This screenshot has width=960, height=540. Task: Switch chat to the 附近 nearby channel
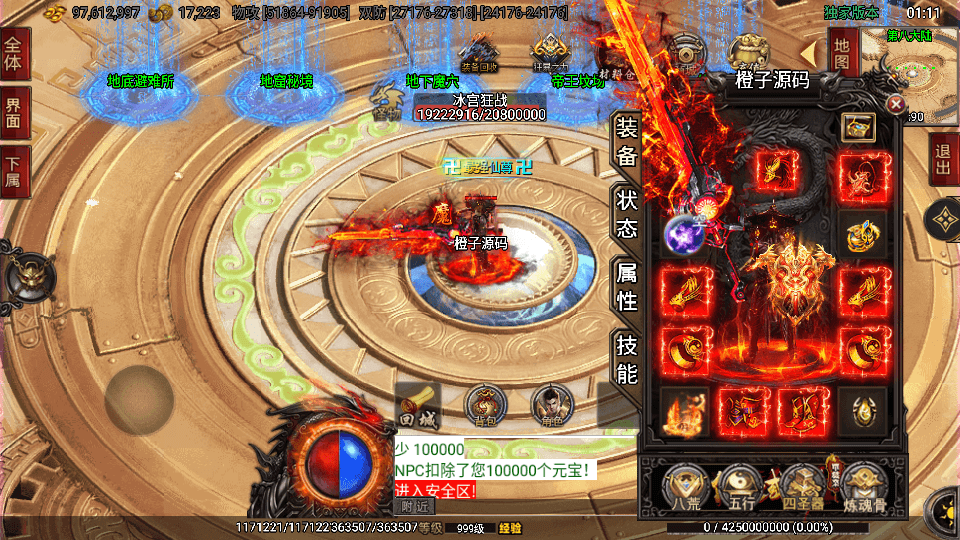415,506
